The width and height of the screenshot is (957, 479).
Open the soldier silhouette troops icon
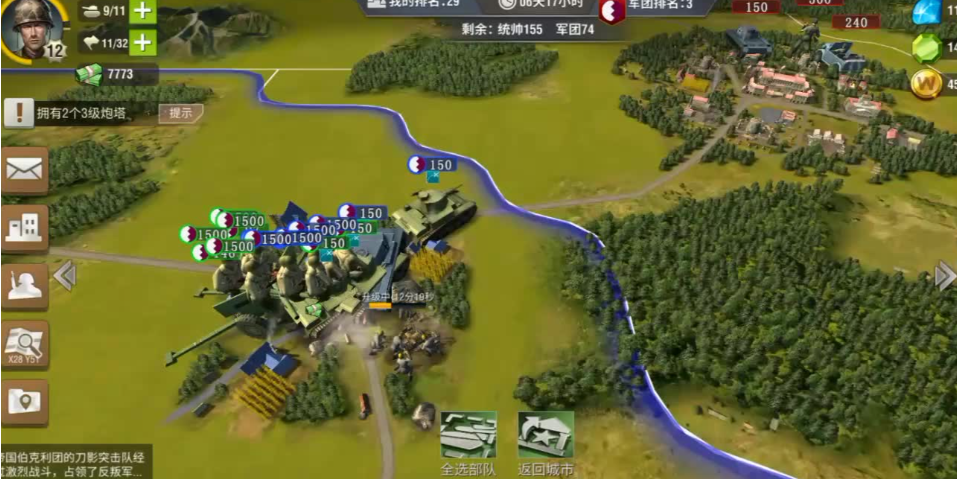point(24,287)
